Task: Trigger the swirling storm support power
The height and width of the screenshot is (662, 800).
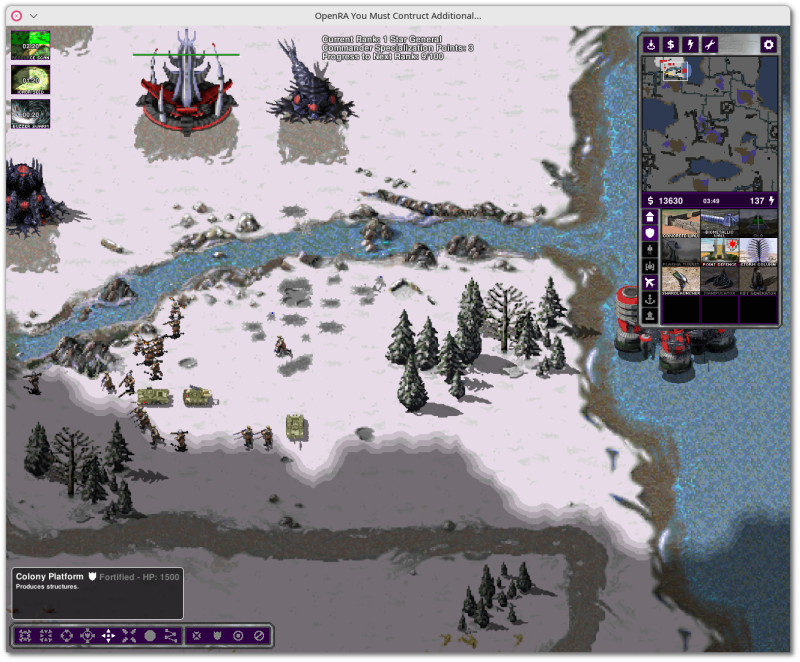Action: click(31, 113)
